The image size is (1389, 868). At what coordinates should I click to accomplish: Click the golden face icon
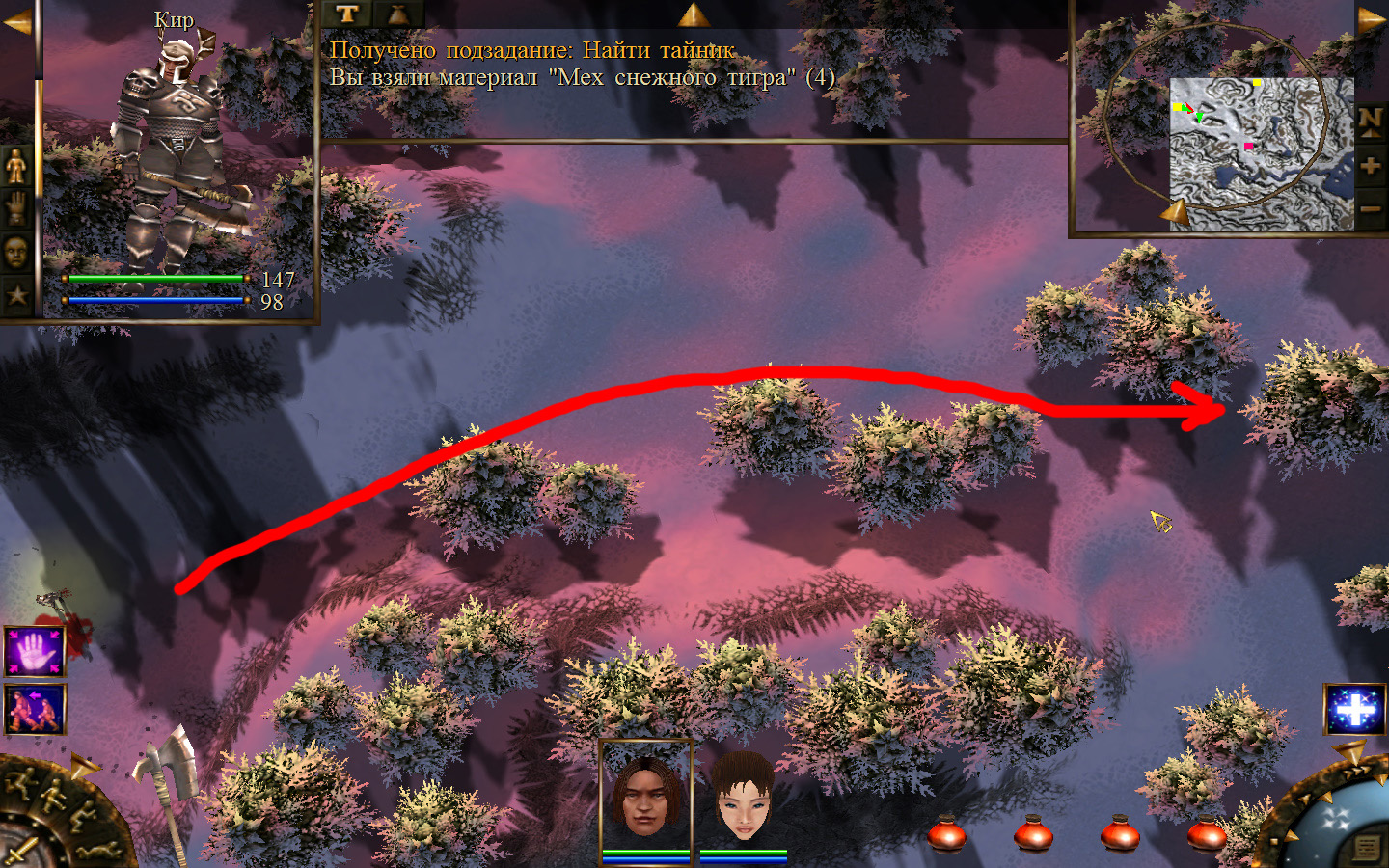(17, 252)
